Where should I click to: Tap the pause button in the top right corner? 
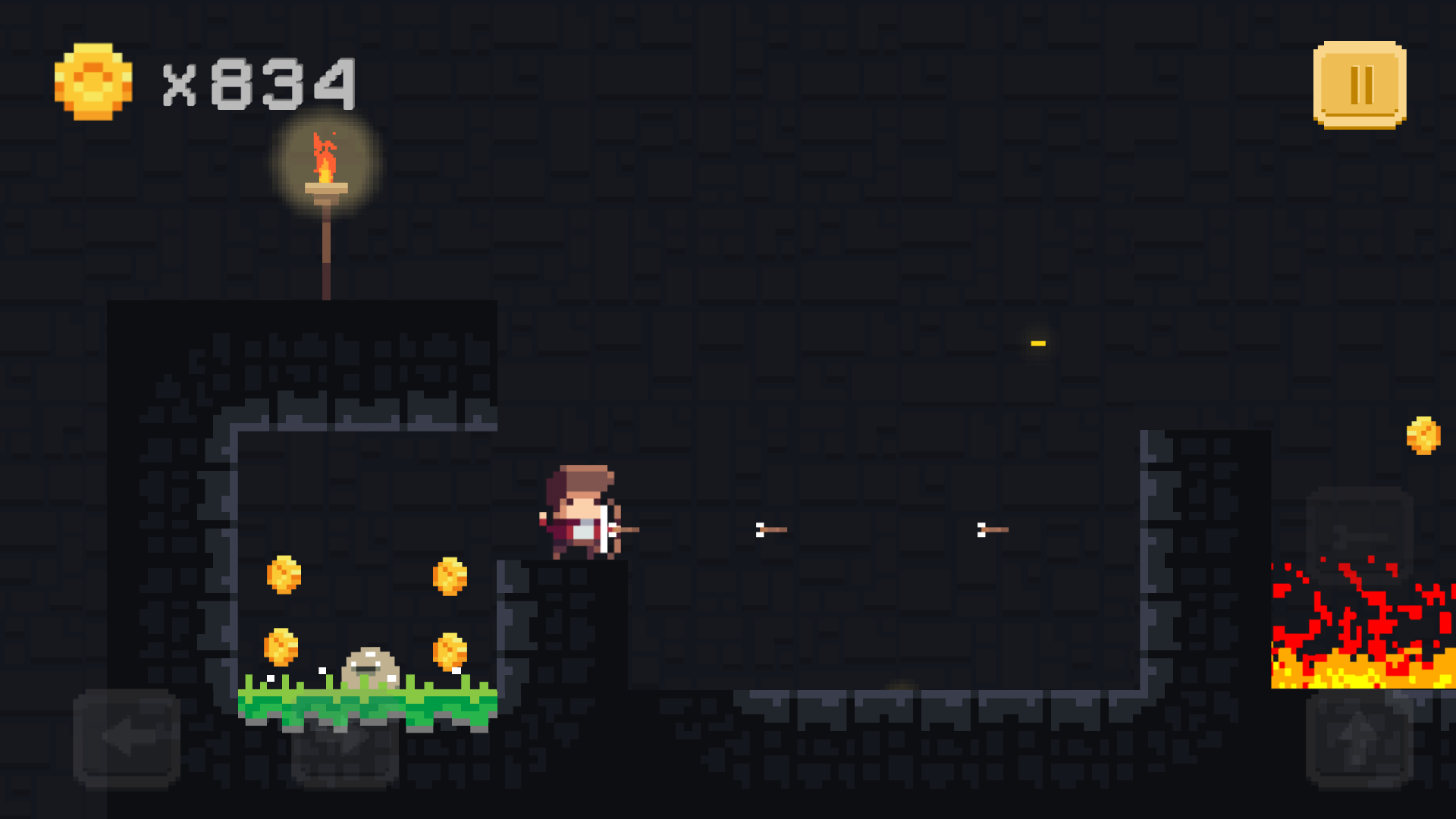coord(1359,85)
